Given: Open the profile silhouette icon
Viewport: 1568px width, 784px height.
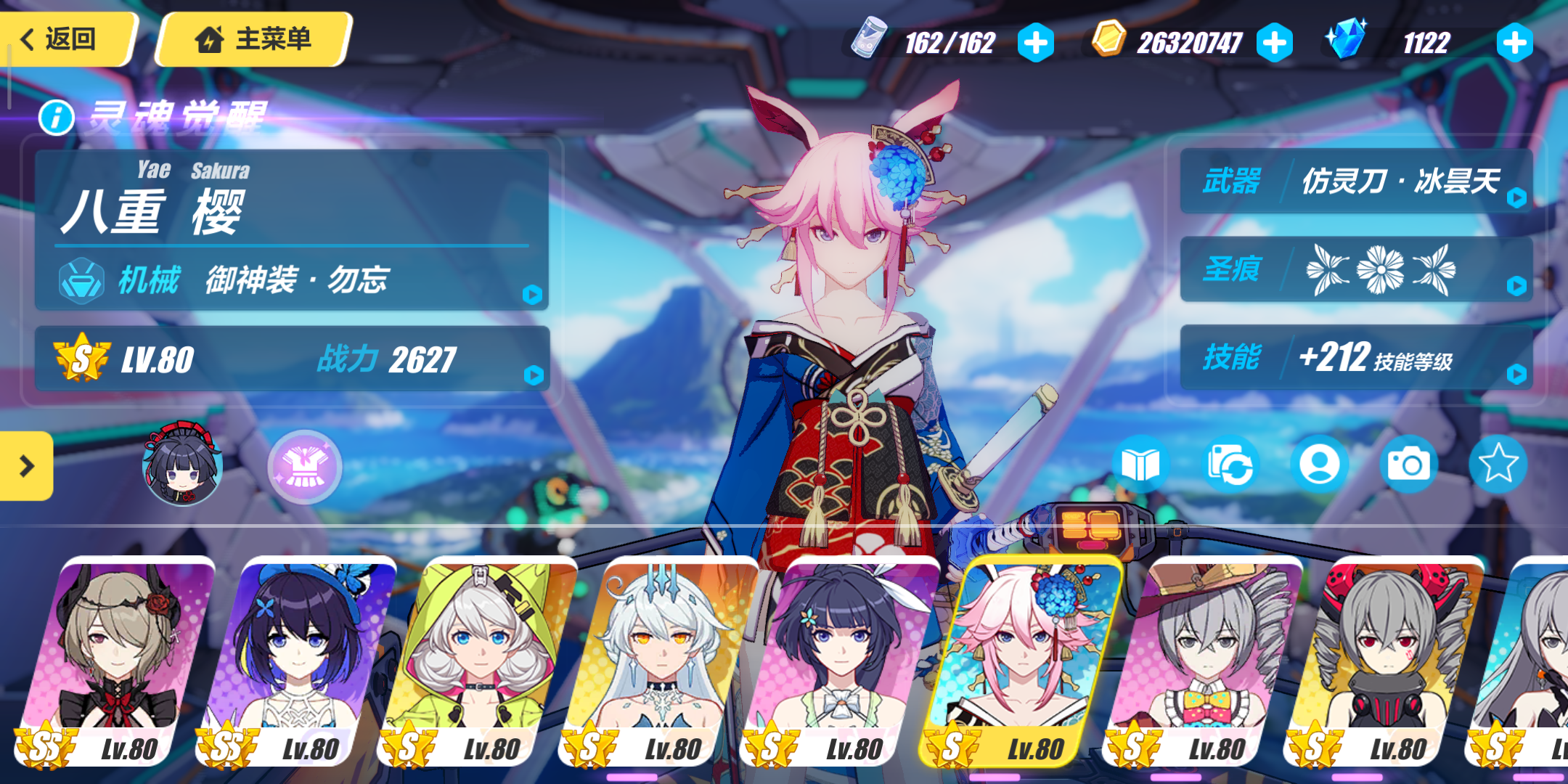Looking at the screenshot, I should pos(1319,465).
